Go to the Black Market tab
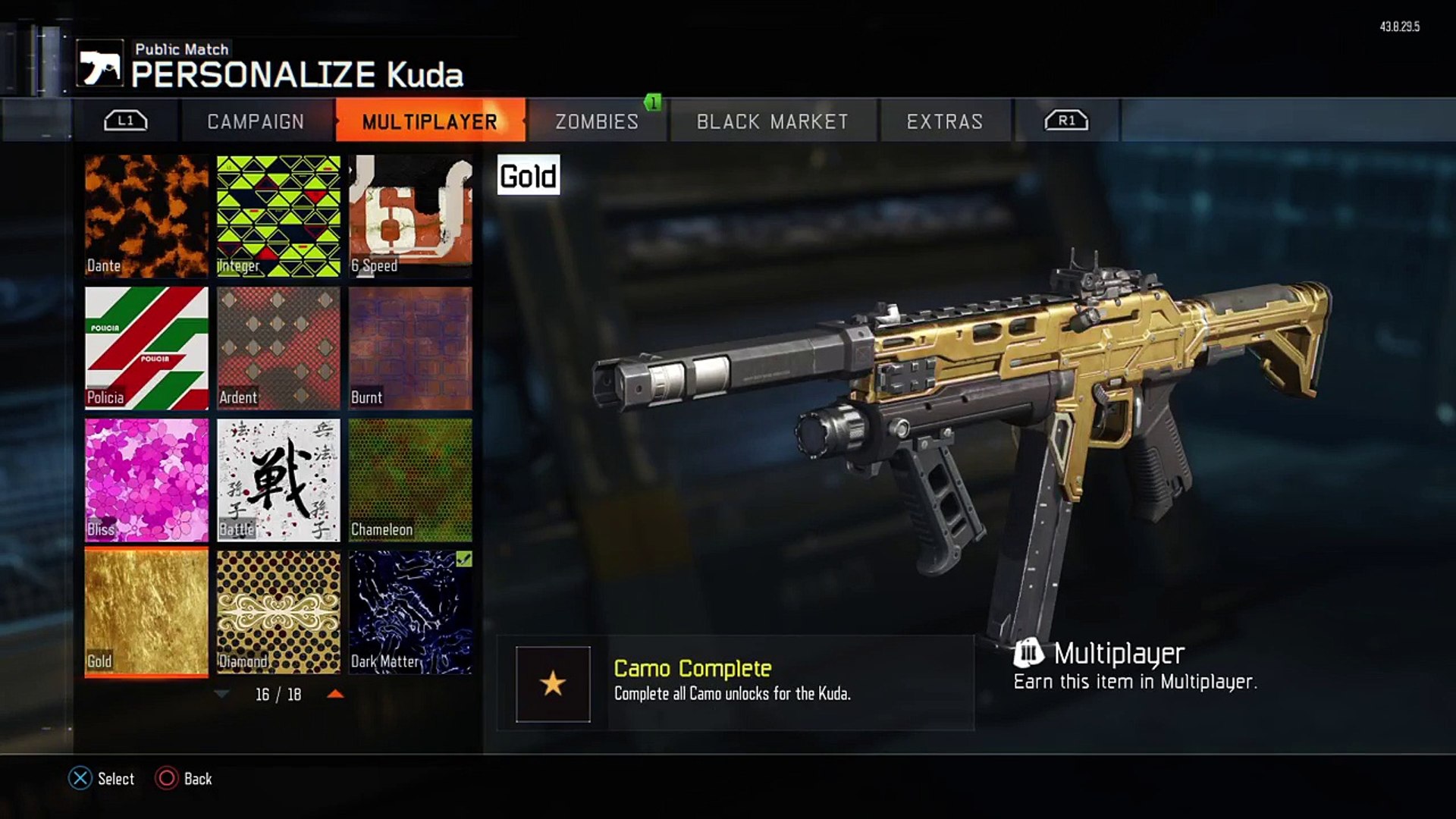The width and height of the screenshot is (1456, 819). (x=772, y=121)
